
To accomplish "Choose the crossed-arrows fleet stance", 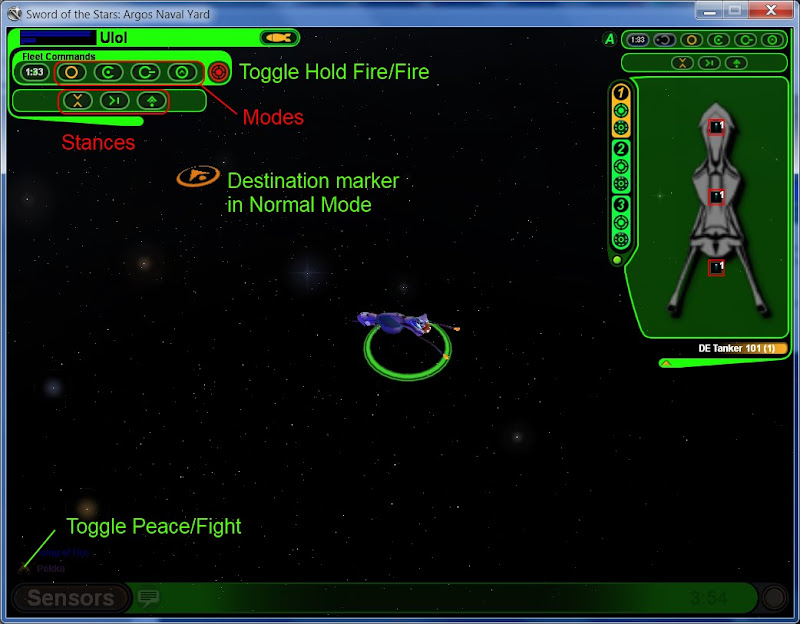I will (x=79, y=100).
